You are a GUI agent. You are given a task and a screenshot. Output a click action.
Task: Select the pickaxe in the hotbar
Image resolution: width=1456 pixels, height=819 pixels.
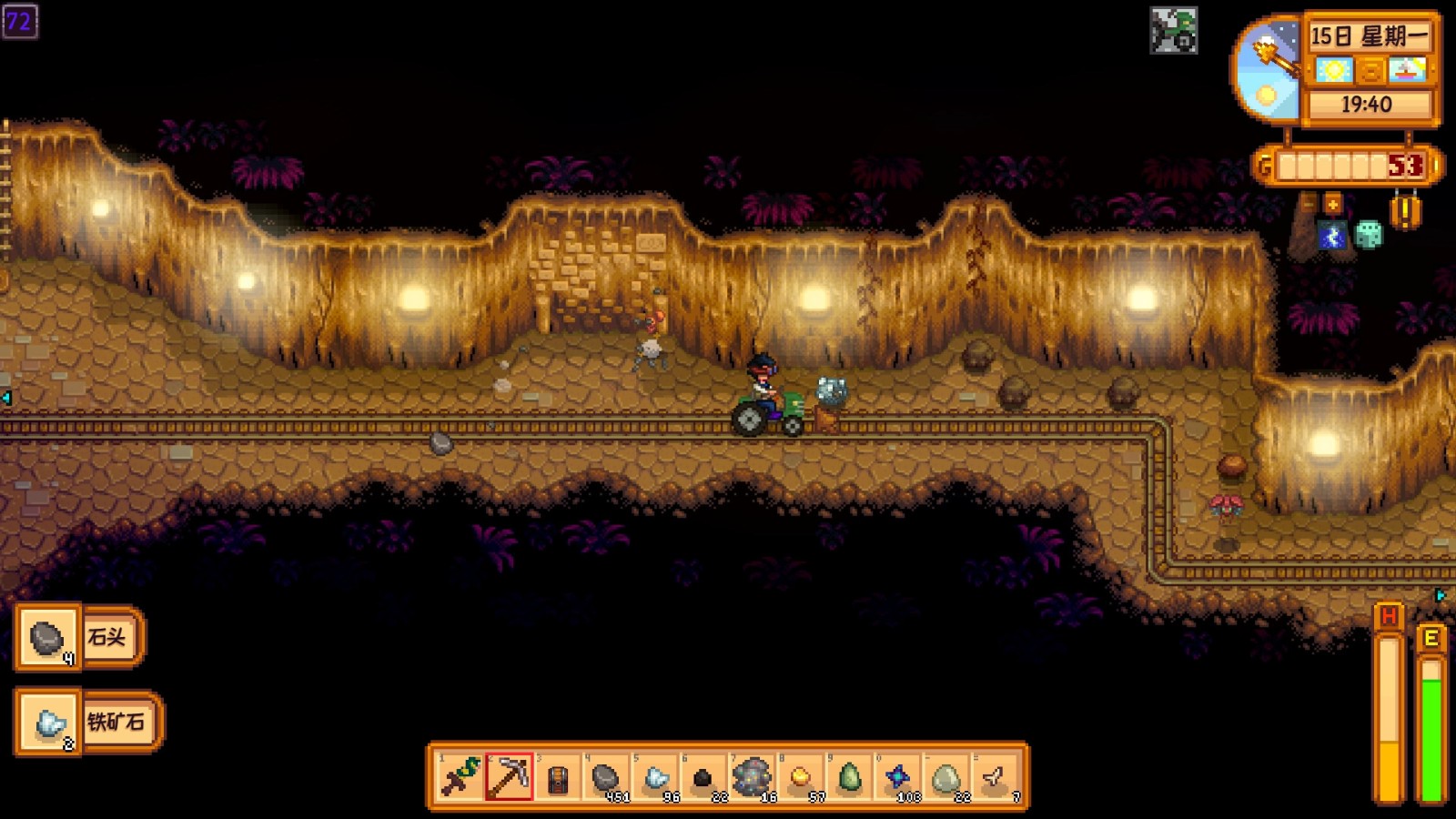click(509, 778)
